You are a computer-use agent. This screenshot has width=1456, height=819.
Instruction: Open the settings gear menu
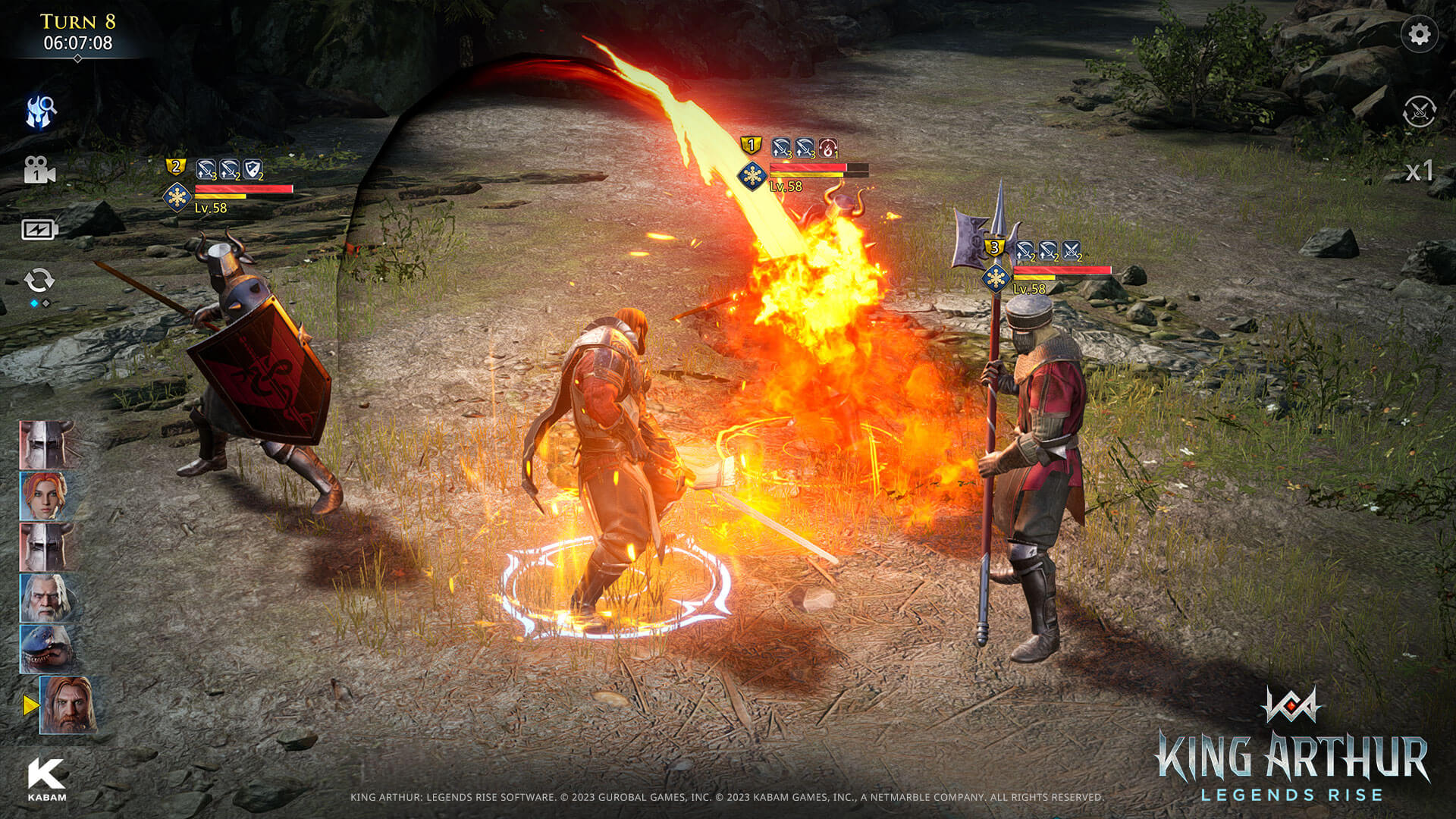tap(1419, 34)
